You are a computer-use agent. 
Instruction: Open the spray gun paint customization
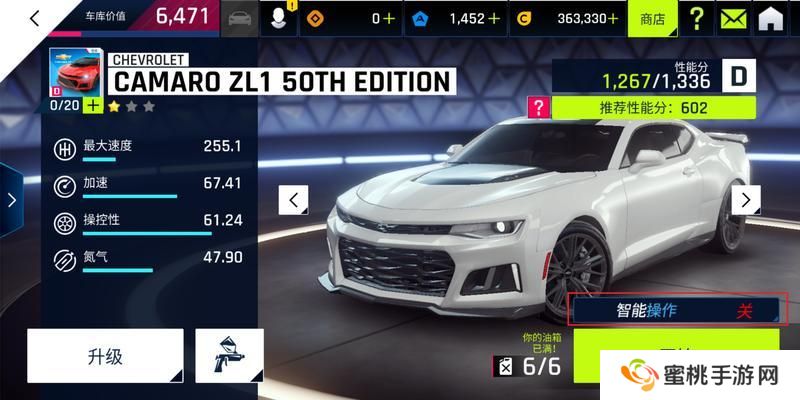pyautogui.click(x=229, y=356)
